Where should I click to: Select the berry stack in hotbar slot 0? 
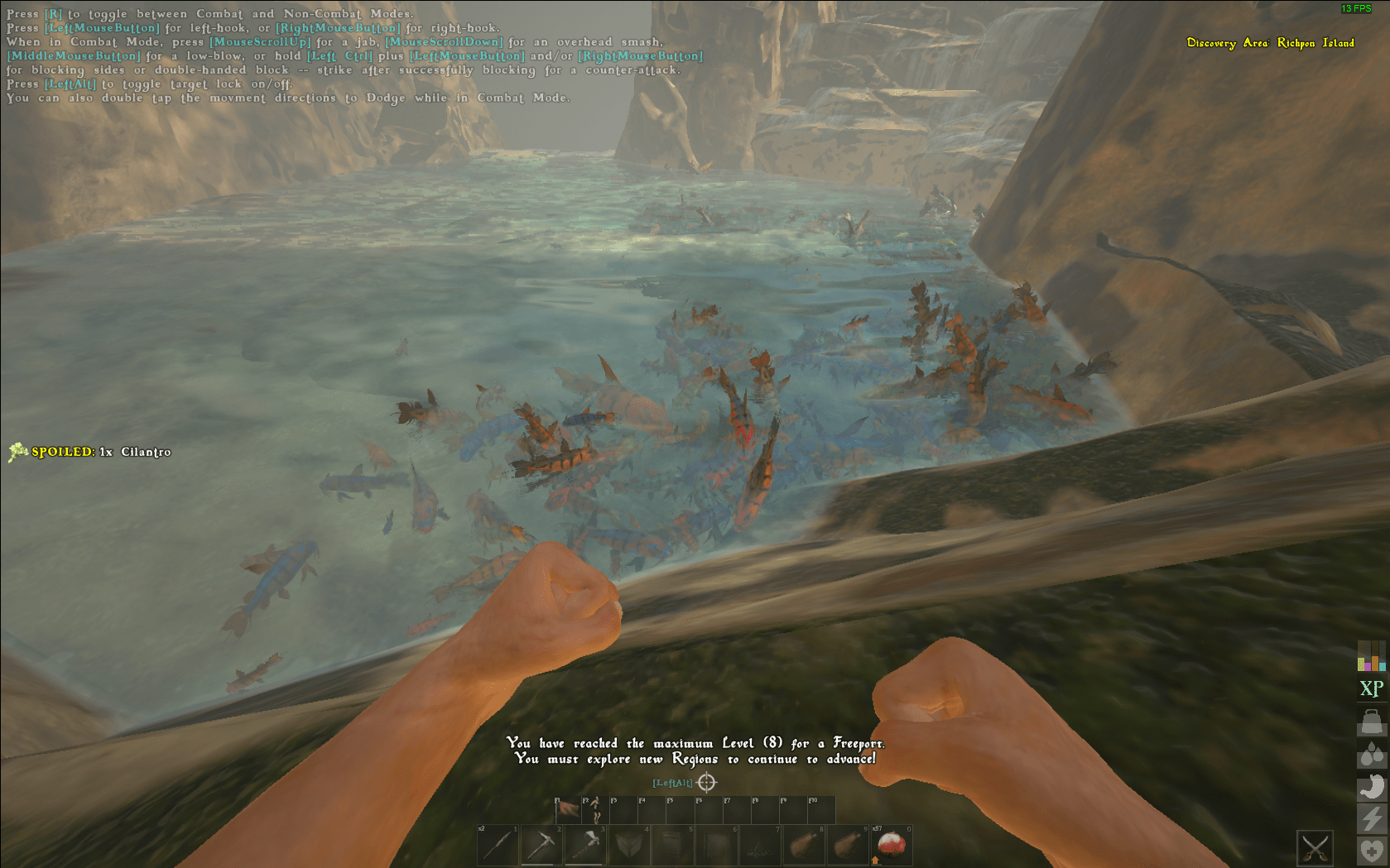pyautogui.click(x=892, y=844)
